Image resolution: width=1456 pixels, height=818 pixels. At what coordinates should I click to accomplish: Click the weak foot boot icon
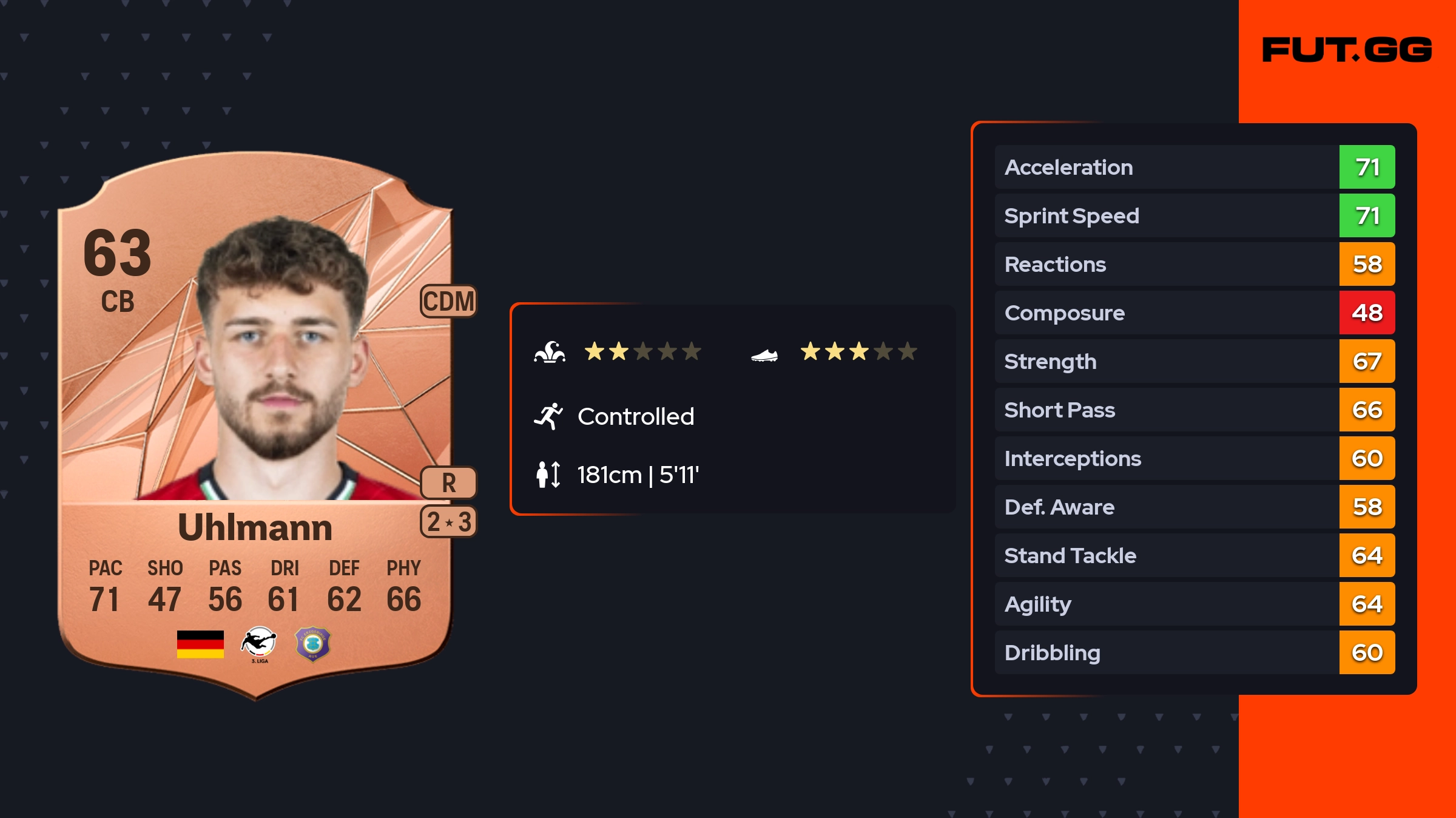pos(764,355)
